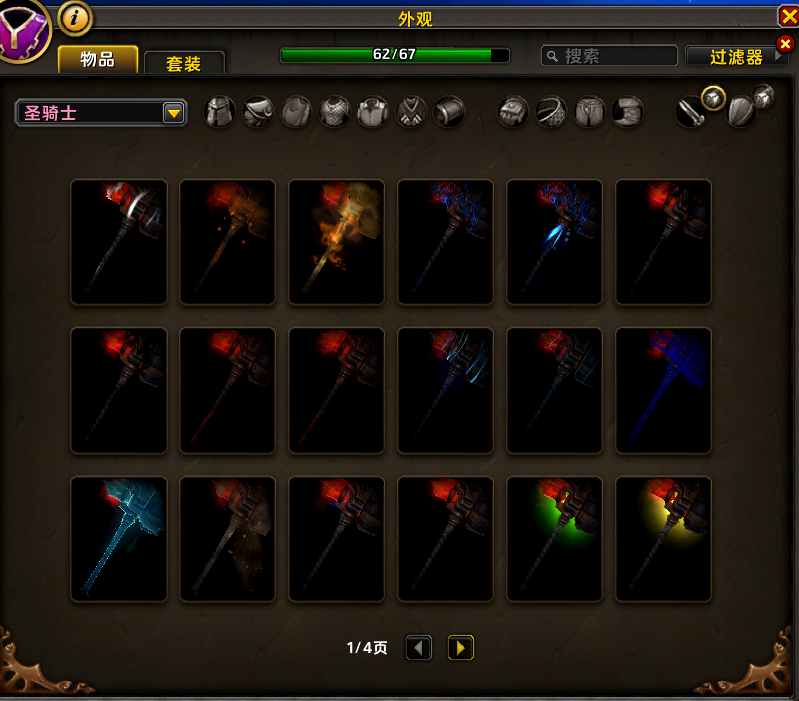The width and height of the screenshot is (799, 701).
Task: Go to the next page of appearances
Action: (x=460, y=648)
